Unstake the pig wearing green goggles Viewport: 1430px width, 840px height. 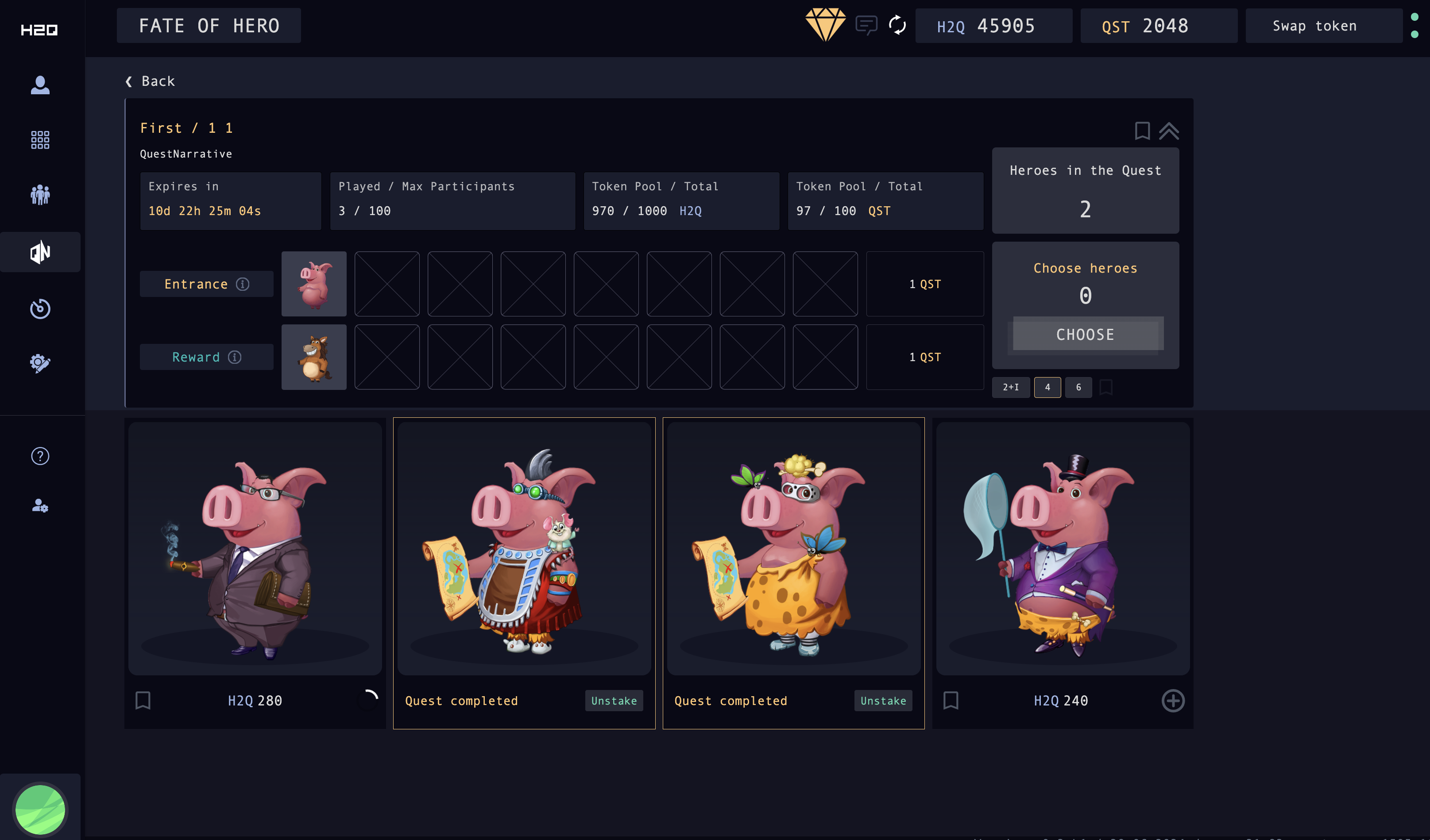614,701
